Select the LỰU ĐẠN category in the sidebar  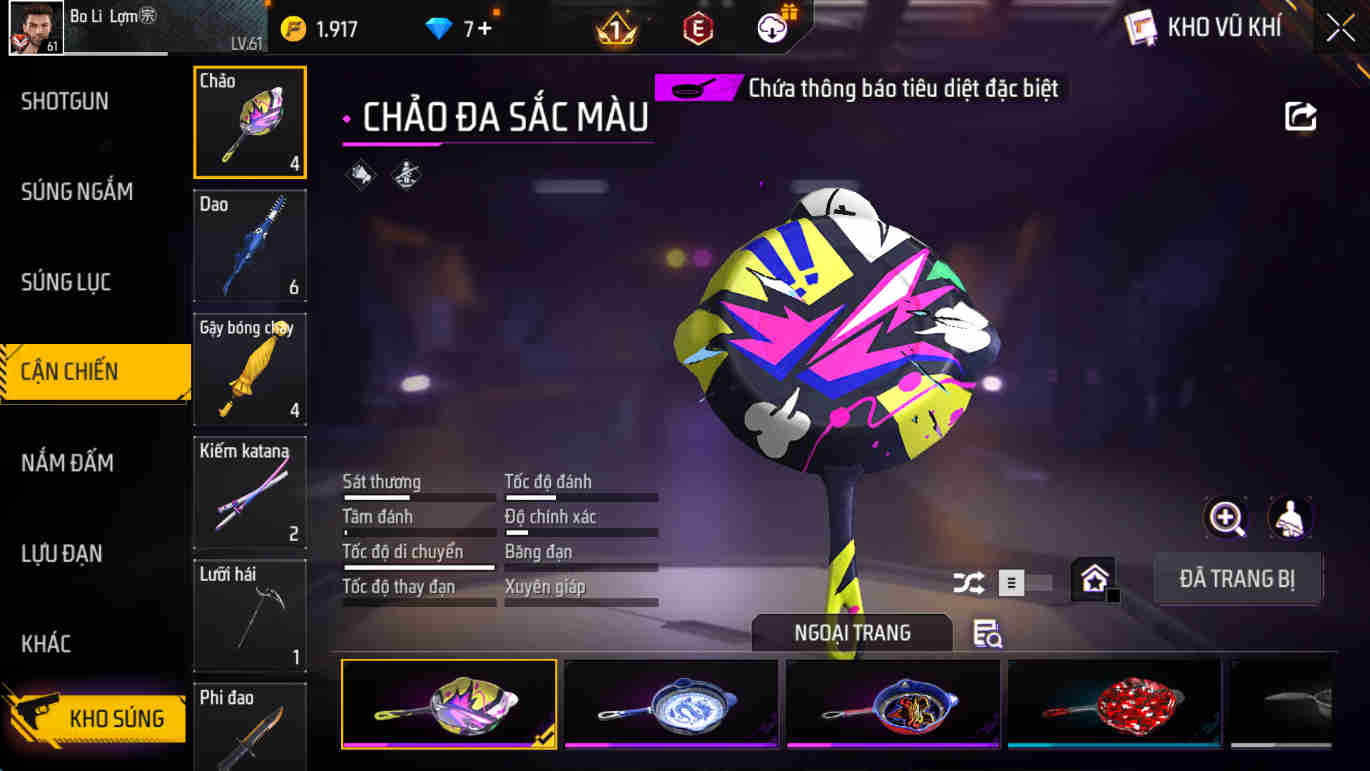[62, 553]
